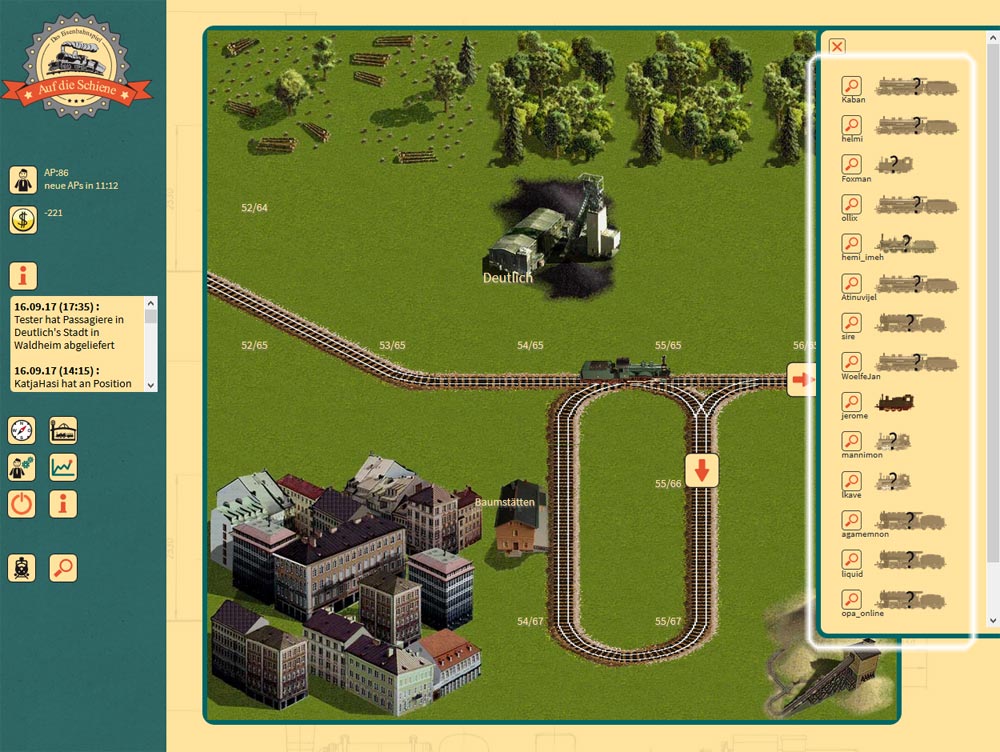Open the info icon above the message log

(x=23, y=276)
